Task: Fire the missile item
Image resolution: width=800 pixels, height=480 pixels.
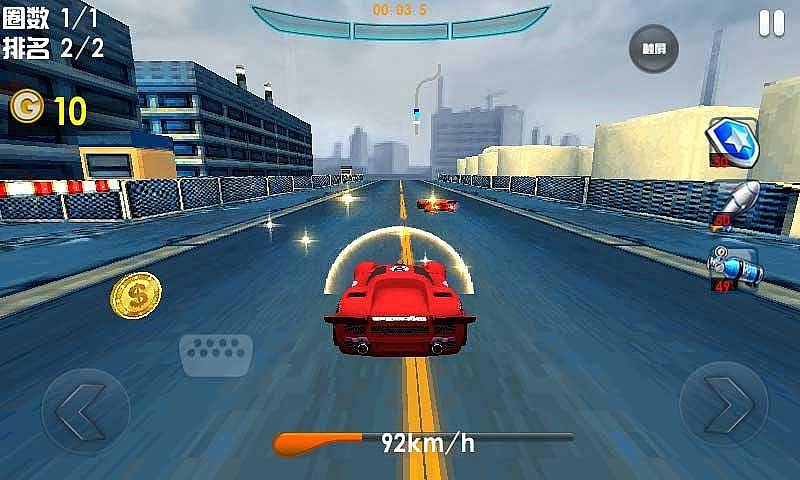Action: point(736,202)
